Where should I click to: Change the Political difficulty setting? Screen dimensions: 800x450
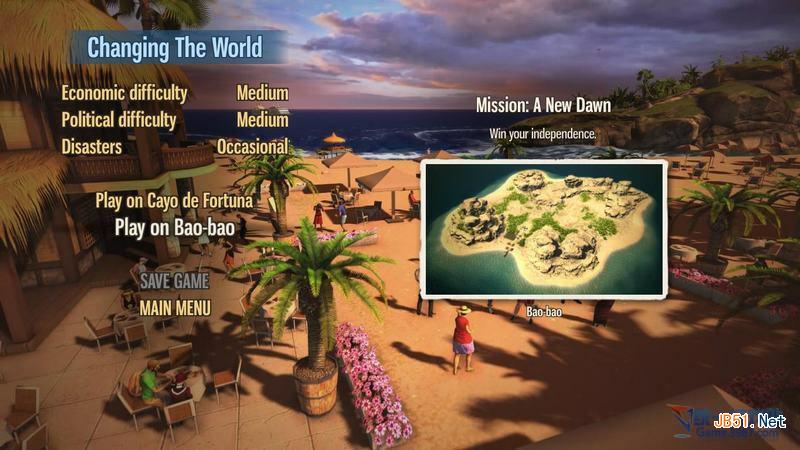tap(262, 120)
